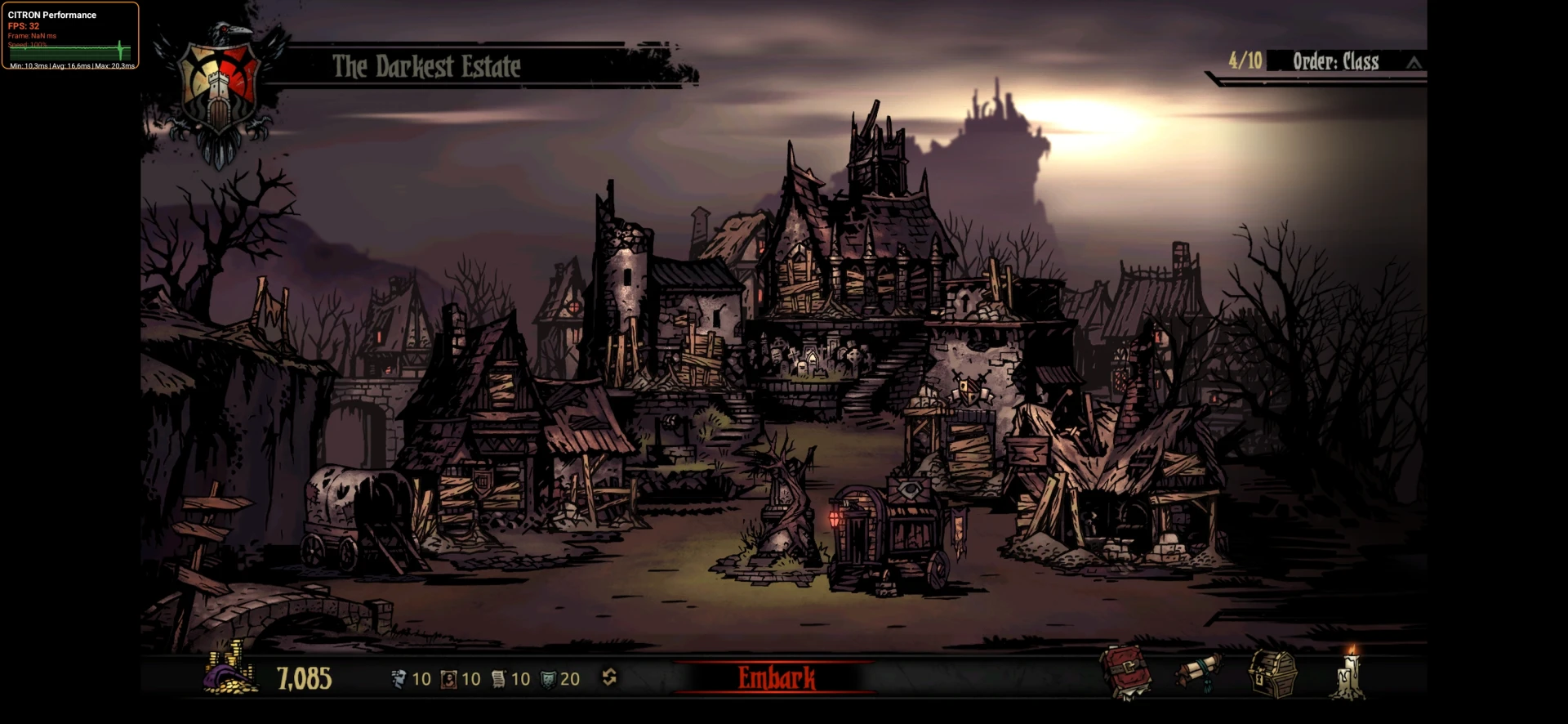Expand the roster with the arrow toggle

point(1414,63)
